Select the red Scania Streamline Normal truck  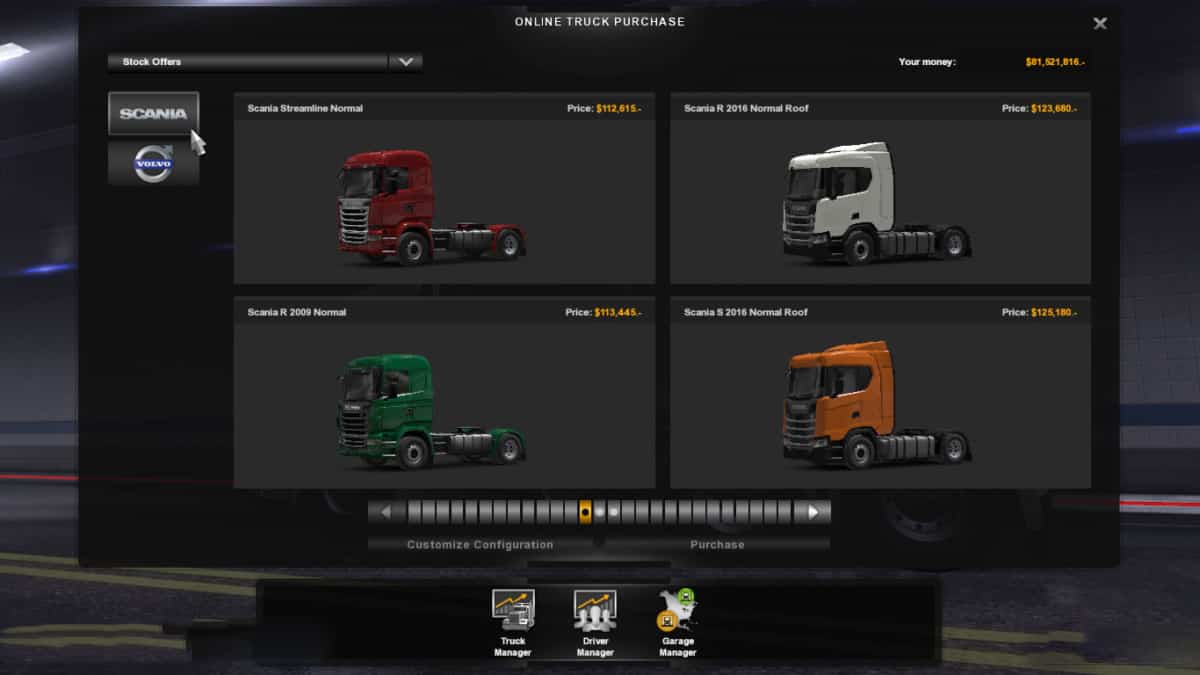click(x=444, y=200)
